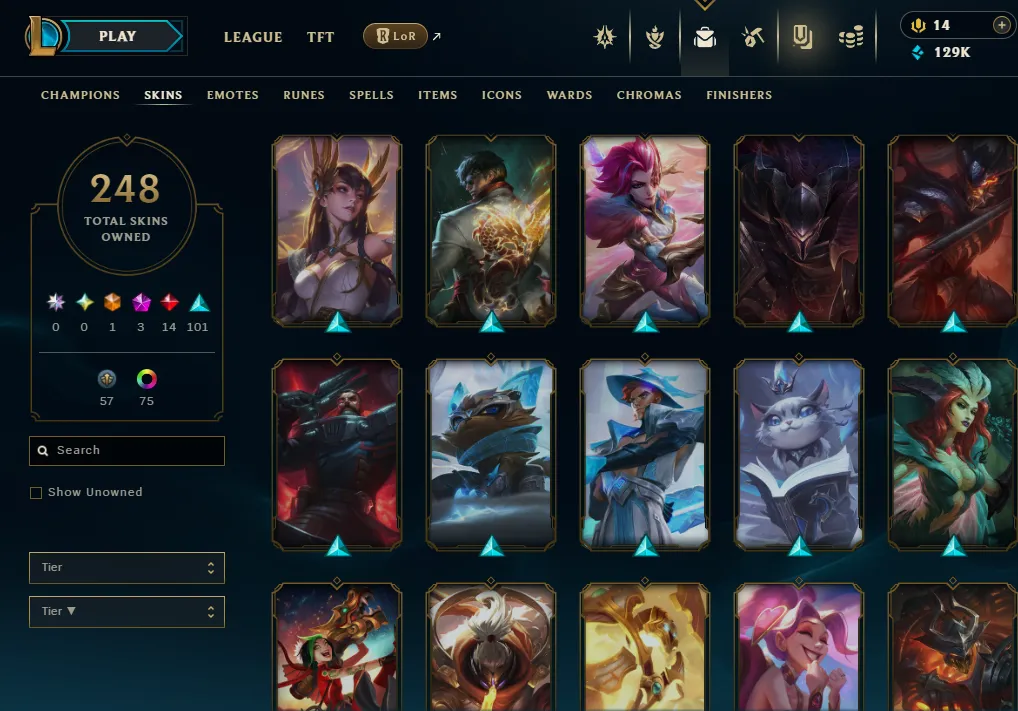The image size is (1018, 711).
Task: View the Wards tab
Action: click(569, 95)
